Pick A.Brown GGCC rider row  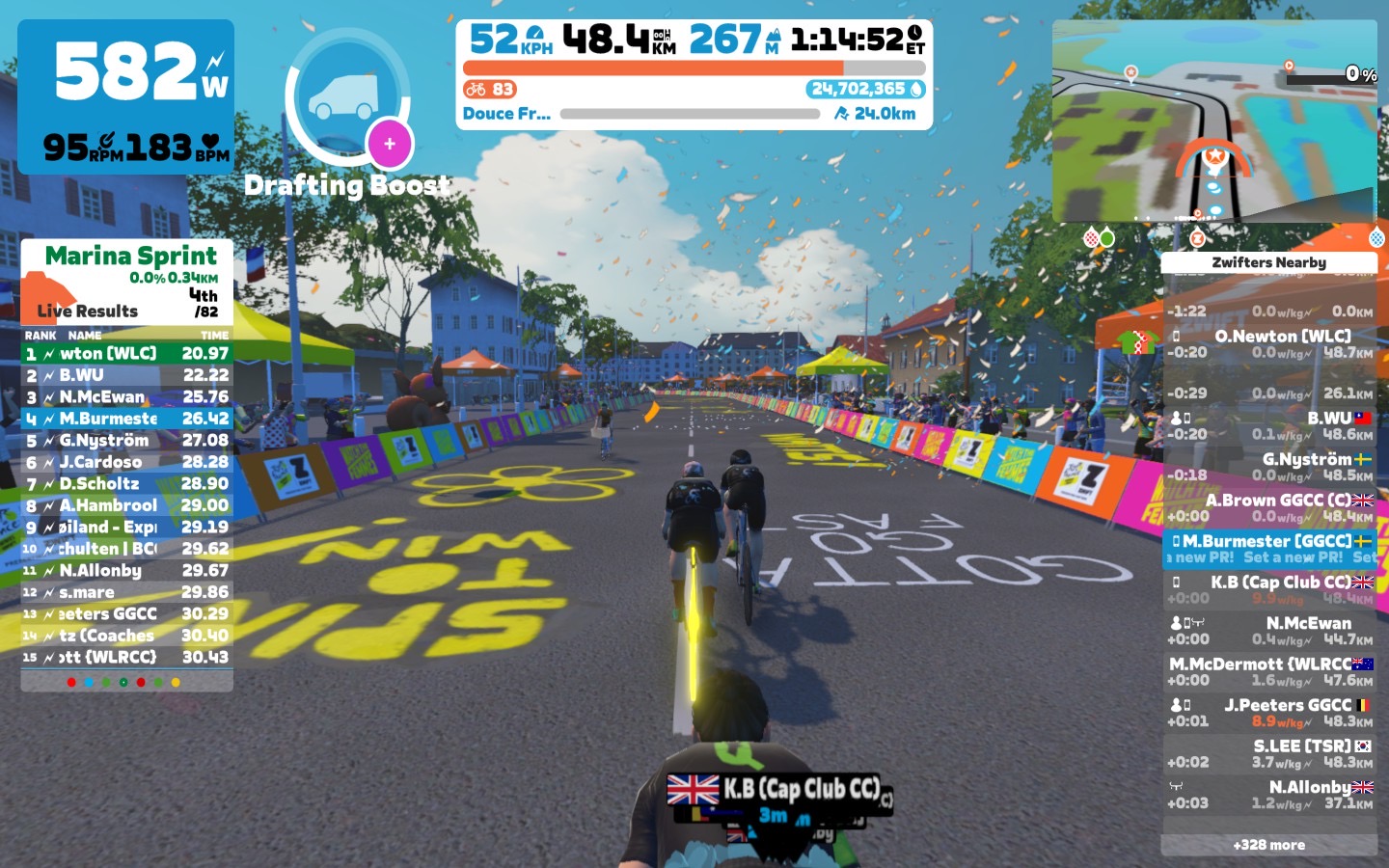(x=1269, y=507)
